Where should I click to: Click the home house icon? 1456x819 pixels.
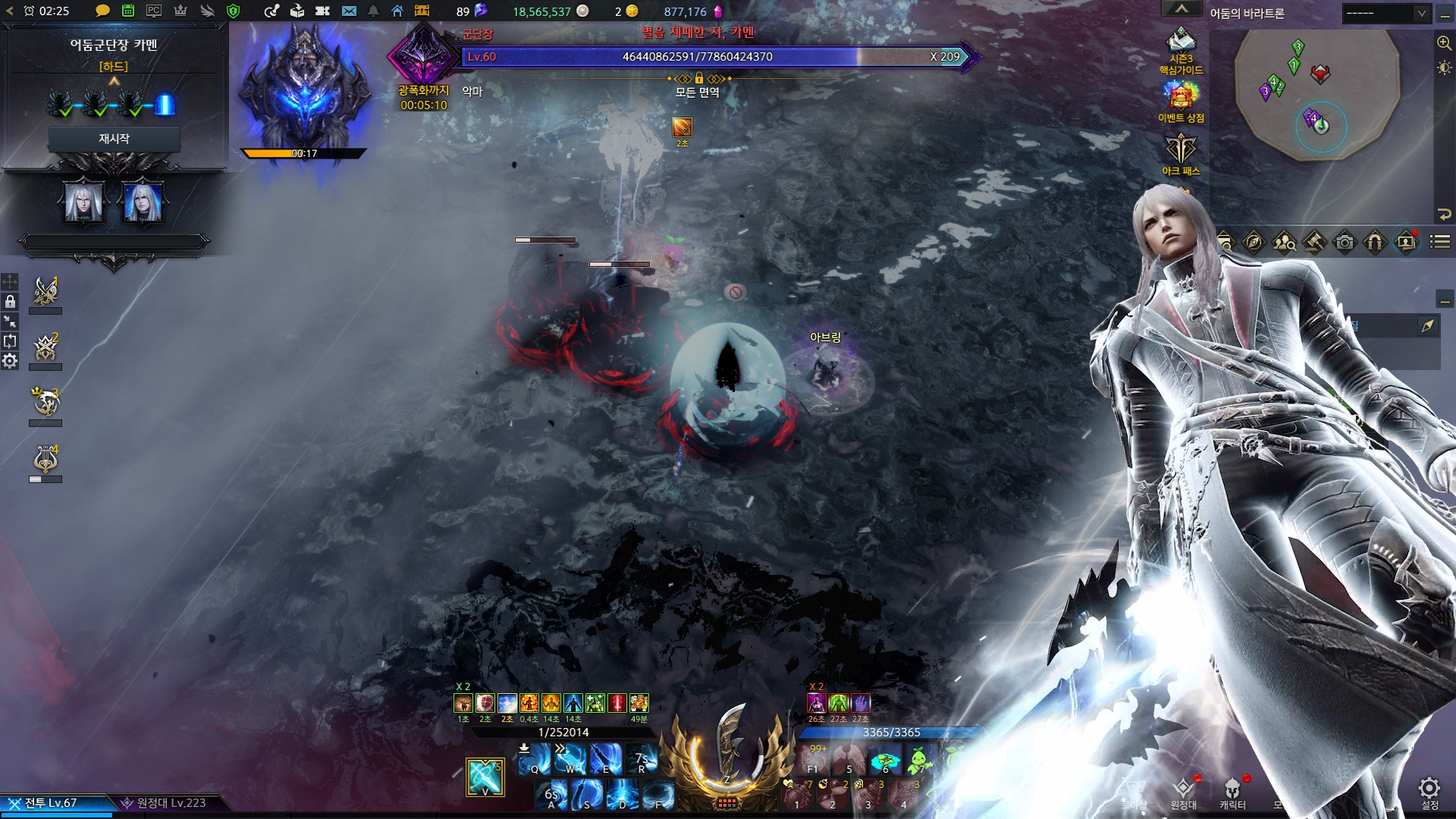(397, 11)
